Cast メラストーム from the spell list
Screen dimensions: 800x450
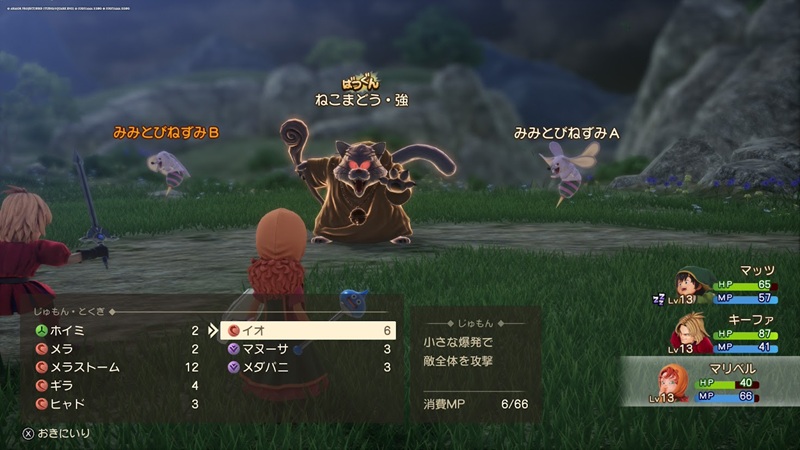[x=110, y=367]
